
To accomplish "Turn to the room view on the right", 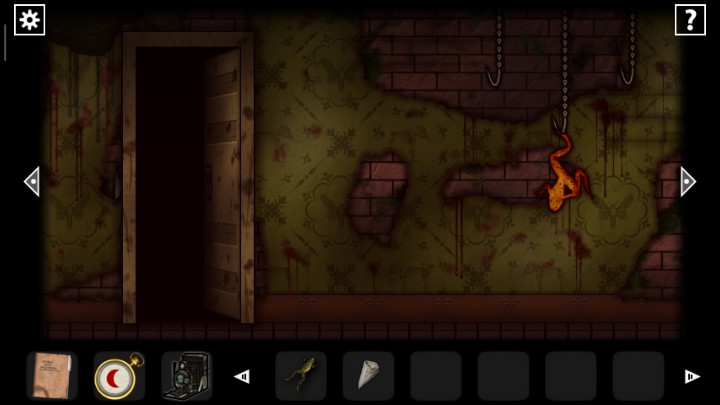I will pyautogui.click(x=687, y=181).
